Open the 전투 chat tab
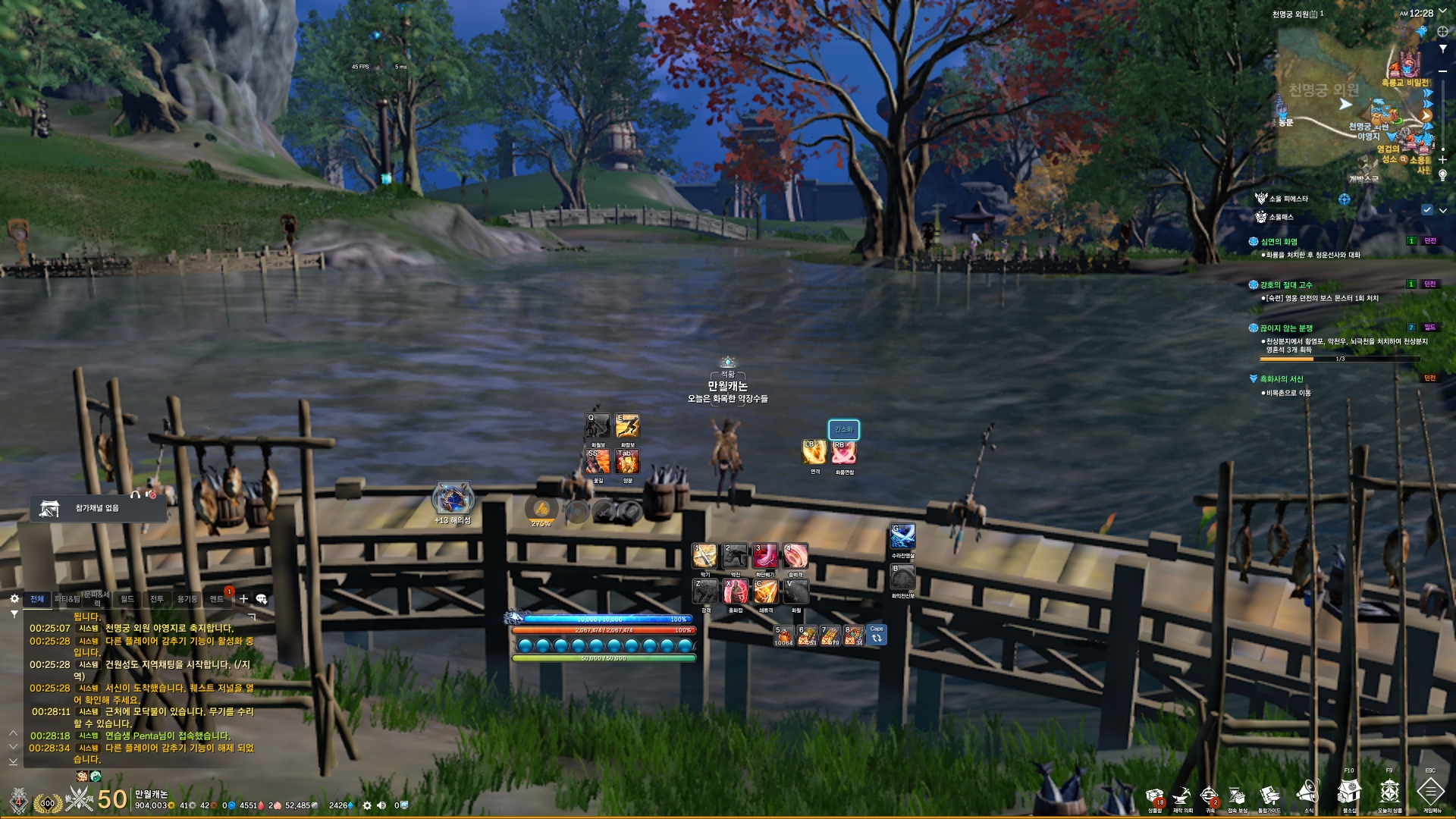This screenshot has height=819, width=1456. [x=157, y=599]
